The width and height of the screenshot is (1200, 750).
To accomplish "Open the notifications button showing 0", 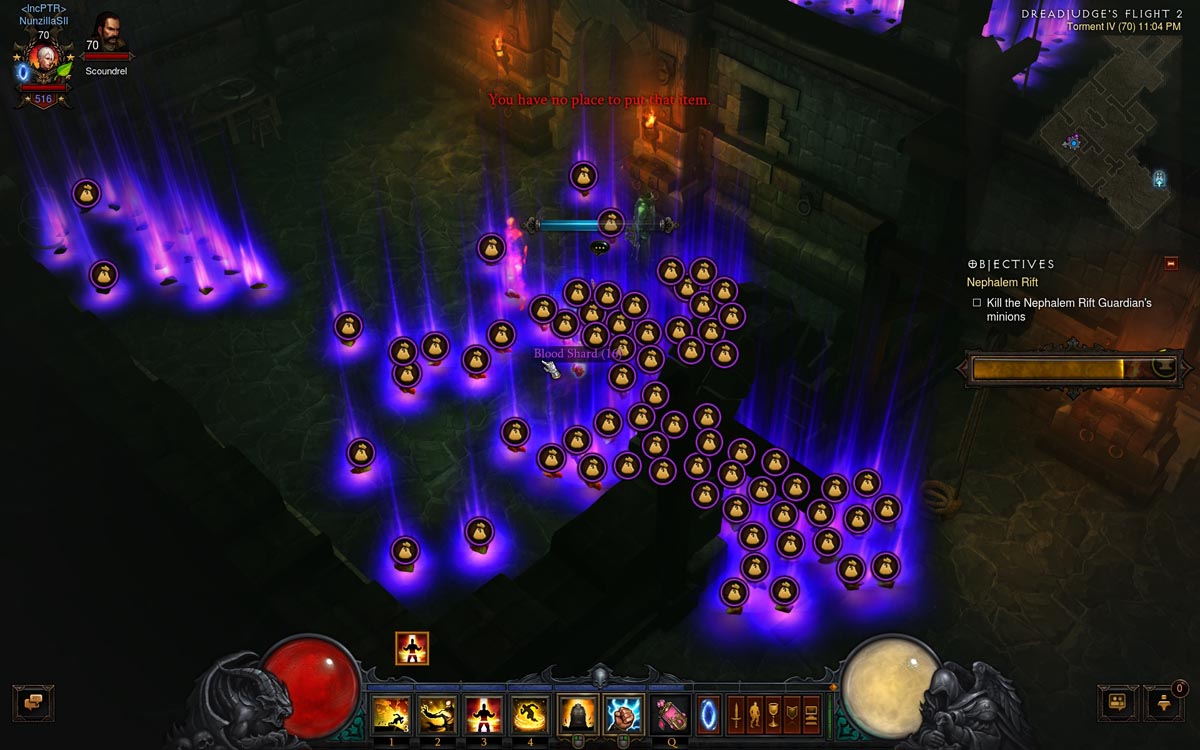I will pos(1164,702).
